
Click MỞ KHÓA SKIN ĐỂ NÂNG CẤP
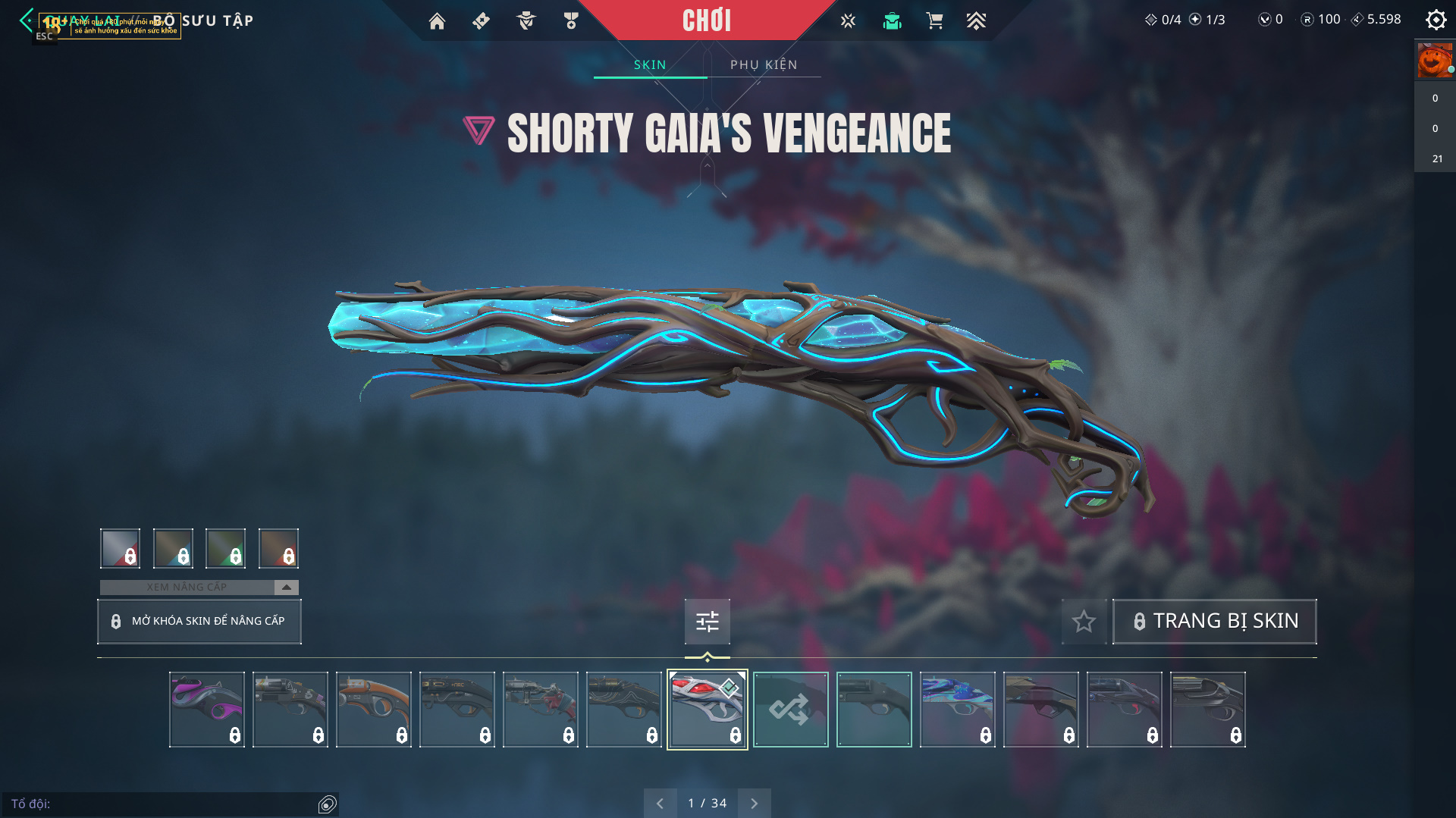coord(199,622)
